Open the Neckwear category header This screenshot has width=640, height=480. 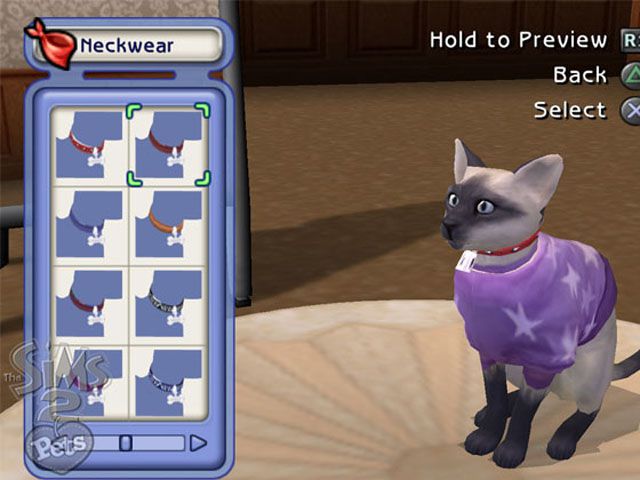(126, 45)
